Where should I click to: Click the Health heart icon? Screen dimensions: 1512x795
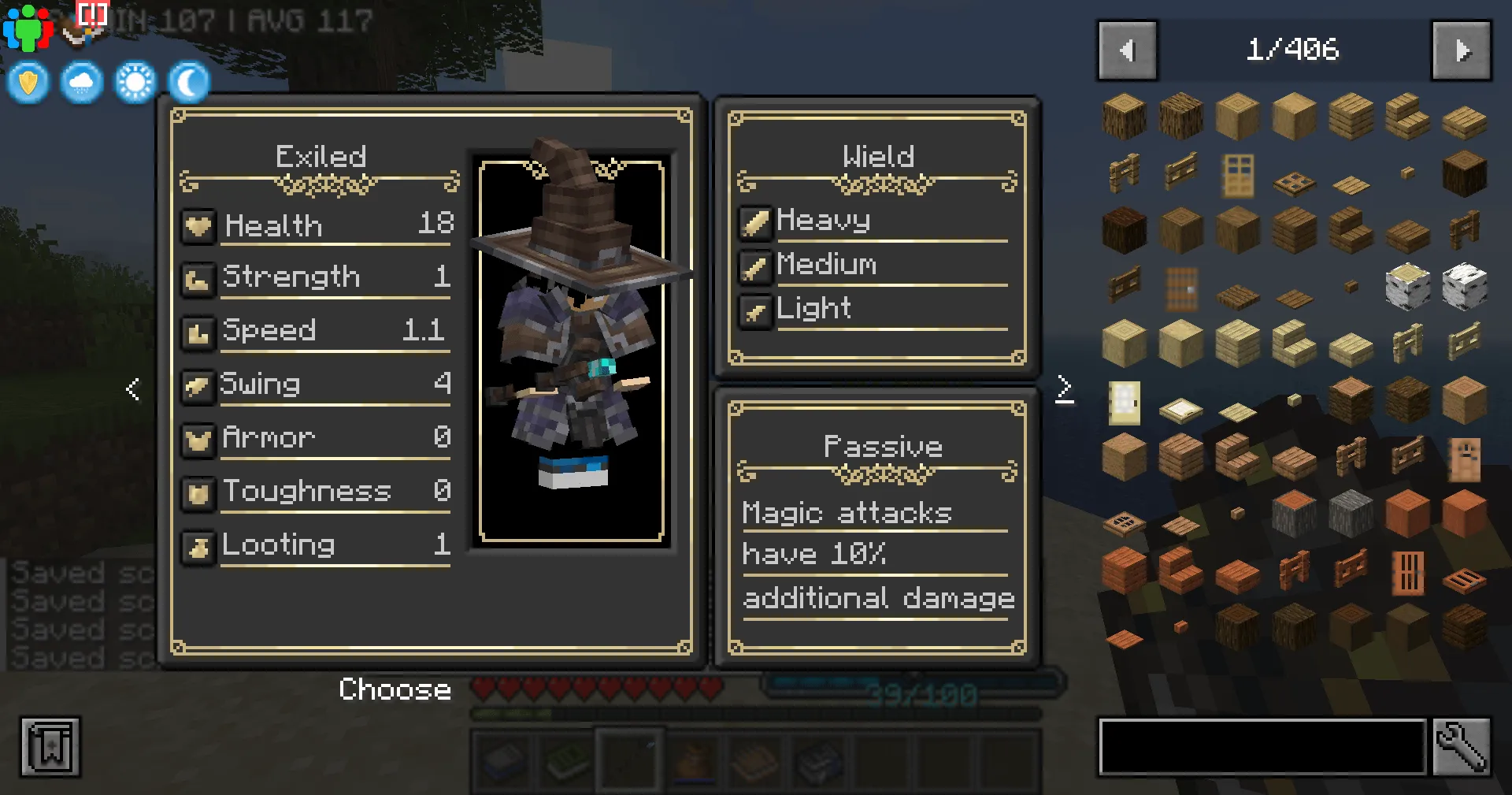click(198, 226)
